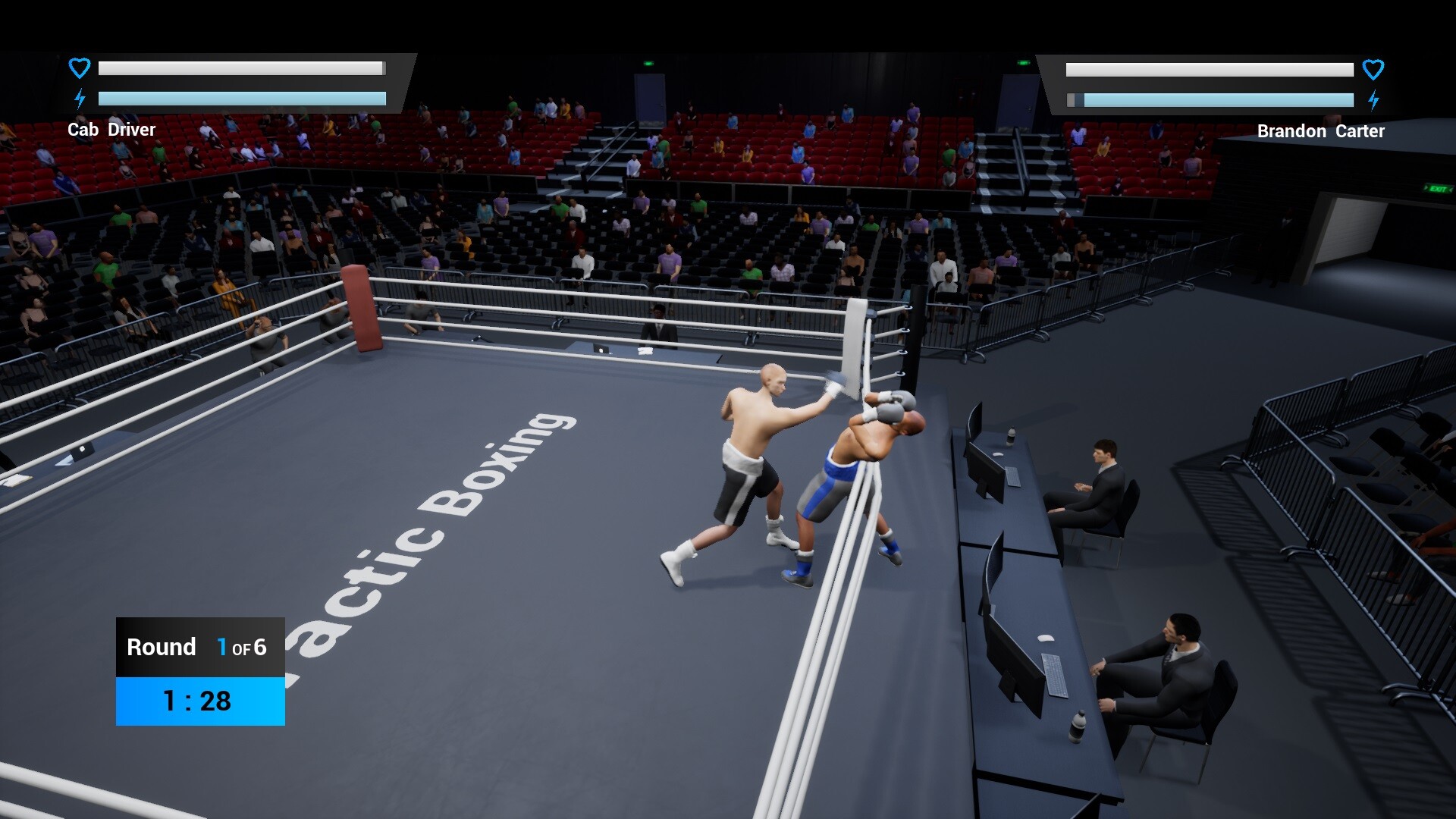Toggle the round timer display
1456x819 pixels.
(199, 701)
